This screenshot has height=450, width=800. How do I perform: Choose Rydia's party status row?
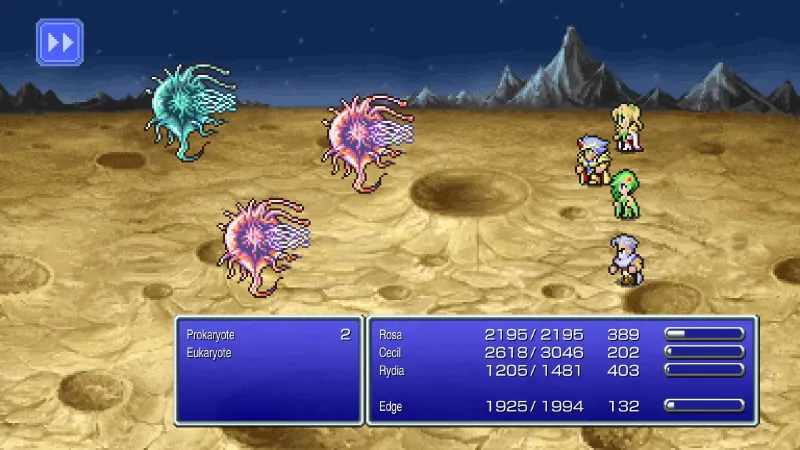coord(560,369)
